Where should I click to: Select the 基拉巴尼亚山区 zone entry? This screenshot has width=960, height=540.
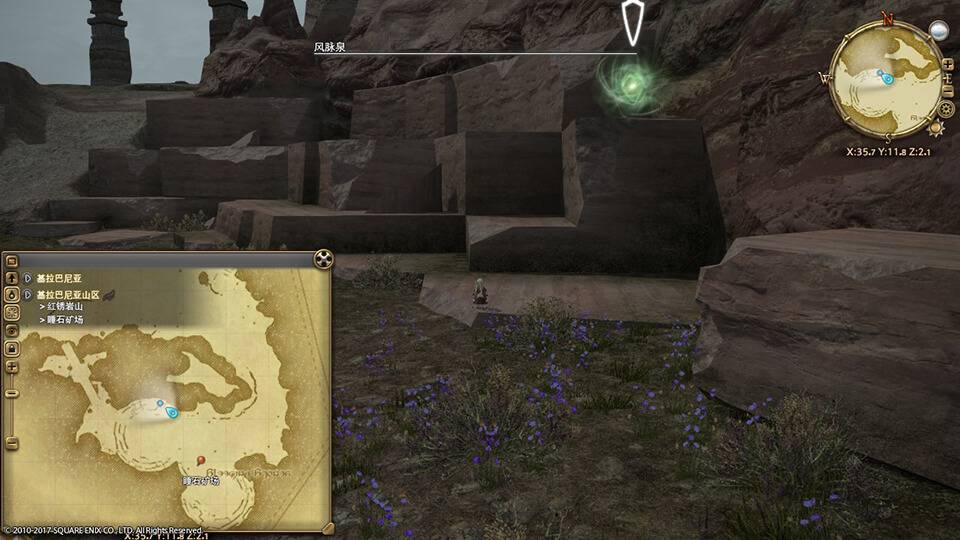click(x=68, y=295)
